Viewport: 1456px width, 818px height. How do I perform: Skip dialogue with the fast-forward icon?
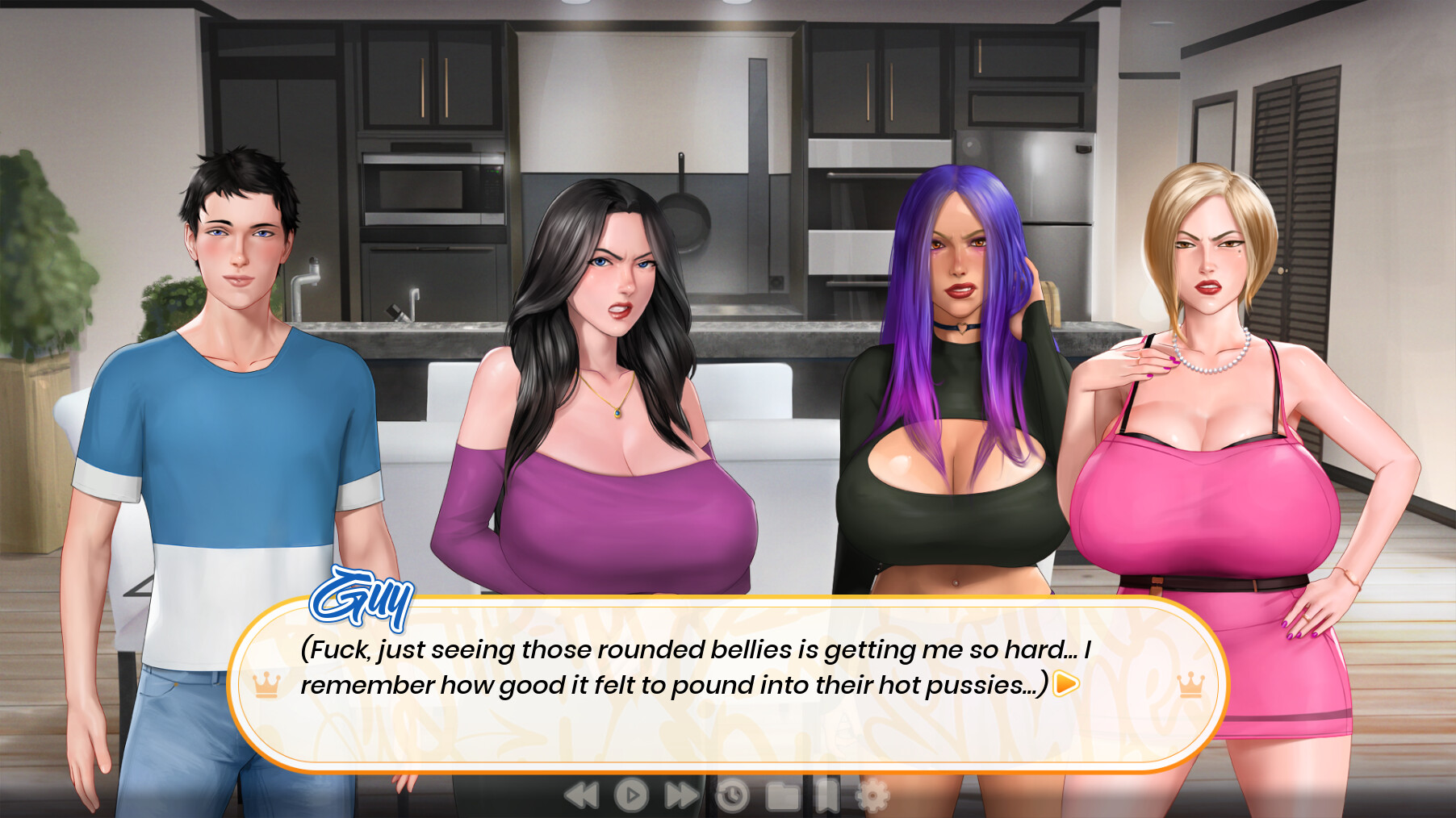679,797
